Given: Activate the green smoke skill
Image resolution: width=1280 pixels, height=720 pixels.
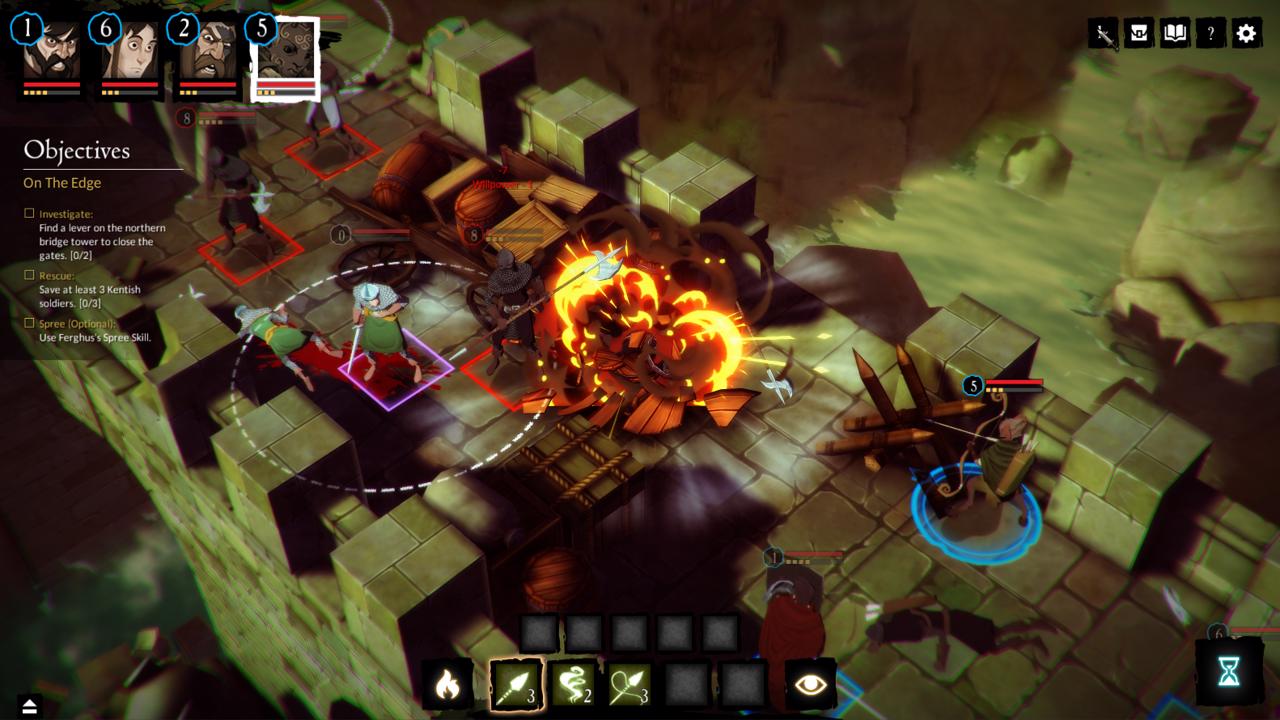Looking at the screenshot, I should 573,685.
